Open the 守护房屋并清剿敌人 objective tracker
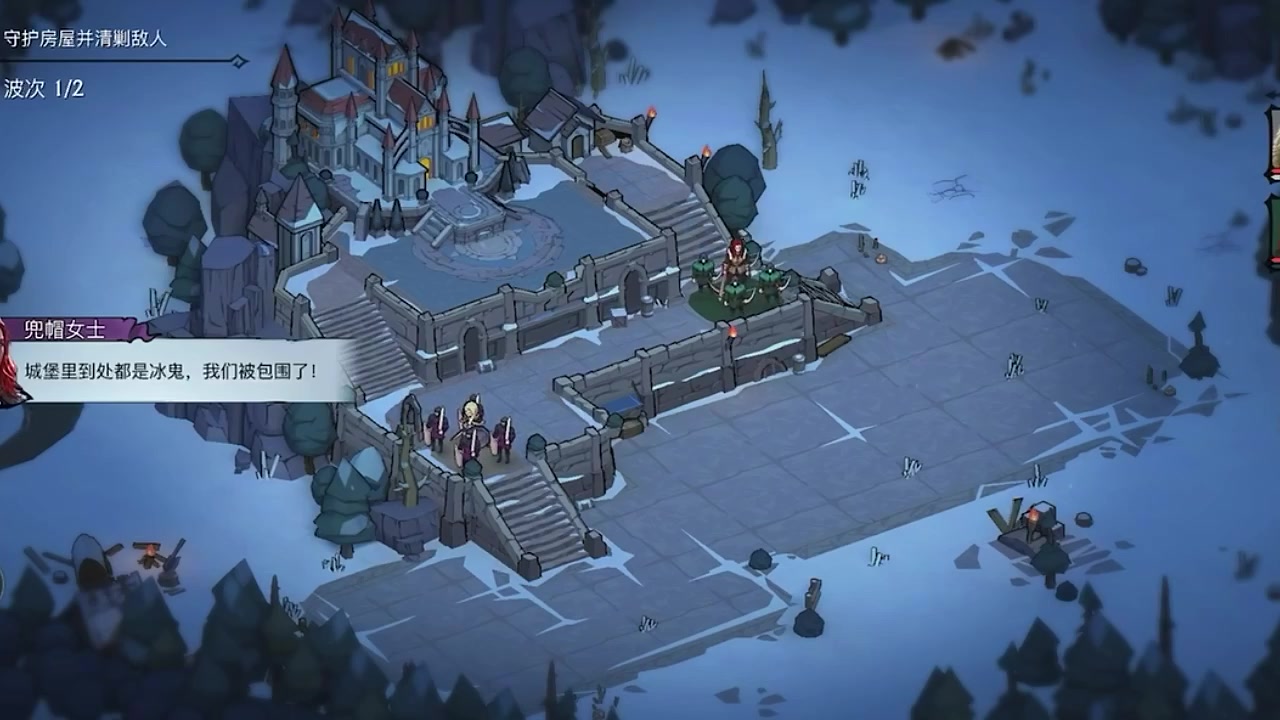1280x720 pixels. coord(85,40)
